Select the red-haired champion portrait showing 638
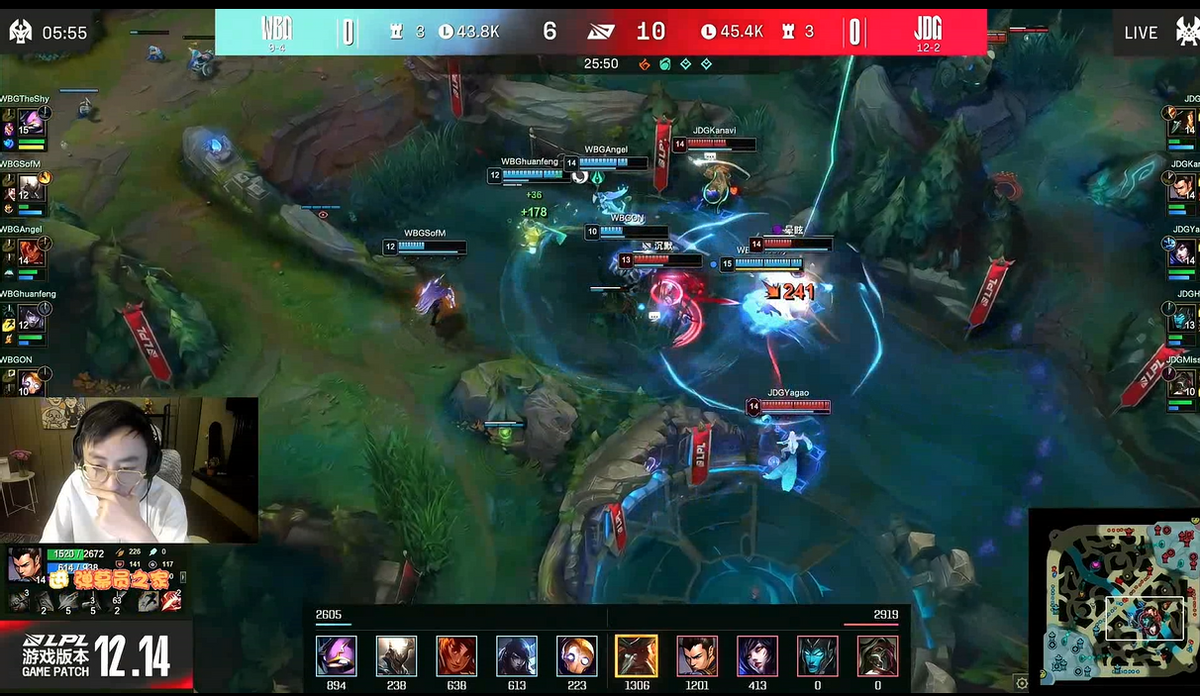The height and width of the screenshot is (696, 1200). [x=456, y=656]
